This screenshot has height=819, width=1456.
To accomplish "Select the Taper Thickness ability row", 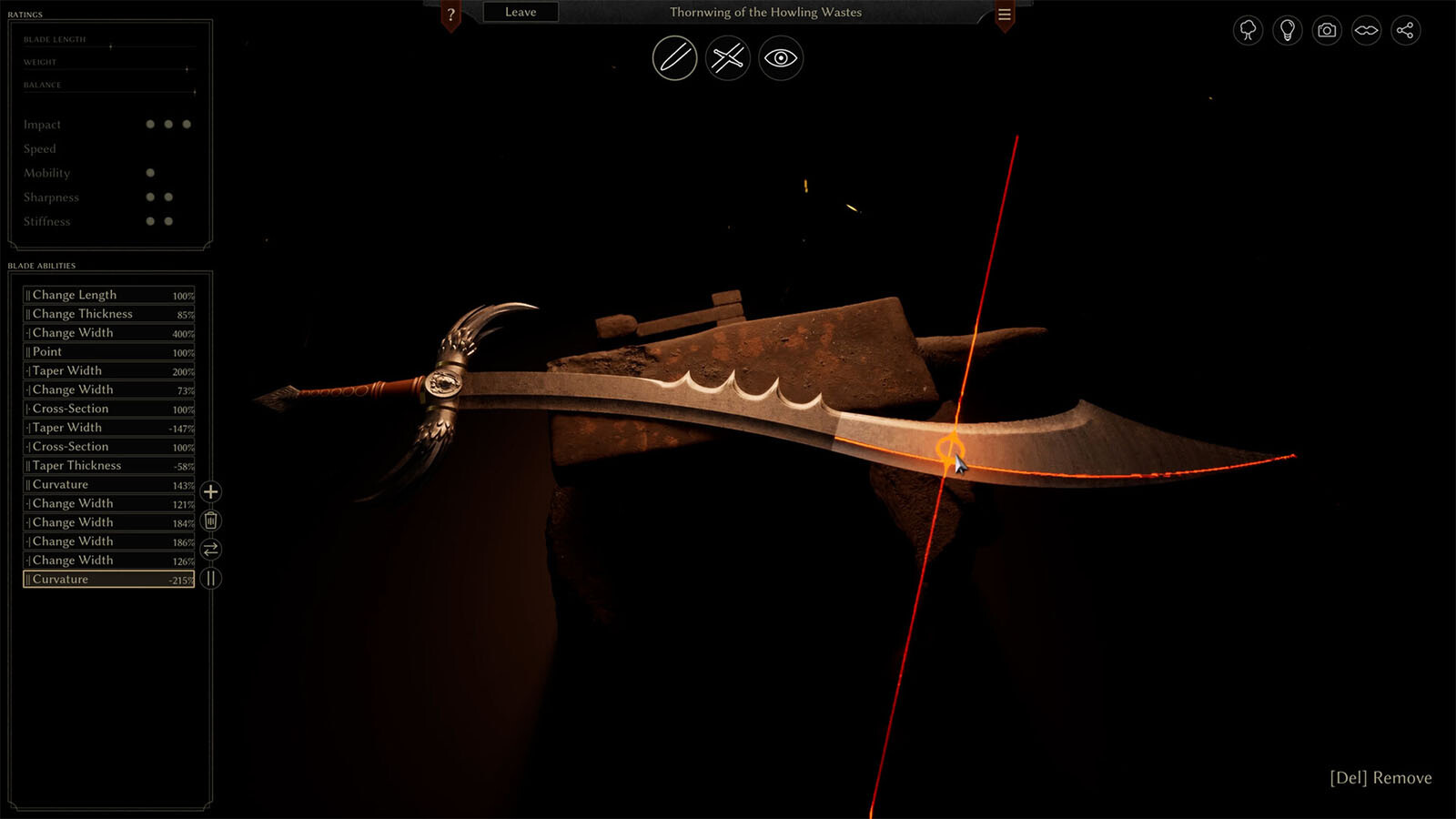I will pyautogui.click(x=109, y=466).
